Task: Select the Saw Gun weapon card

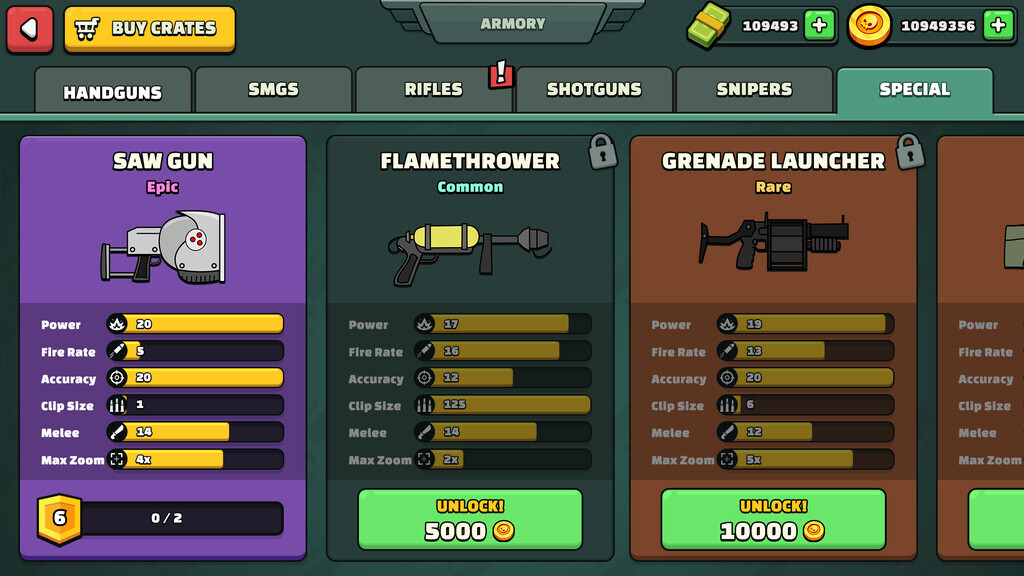Action: click(163, 246)
